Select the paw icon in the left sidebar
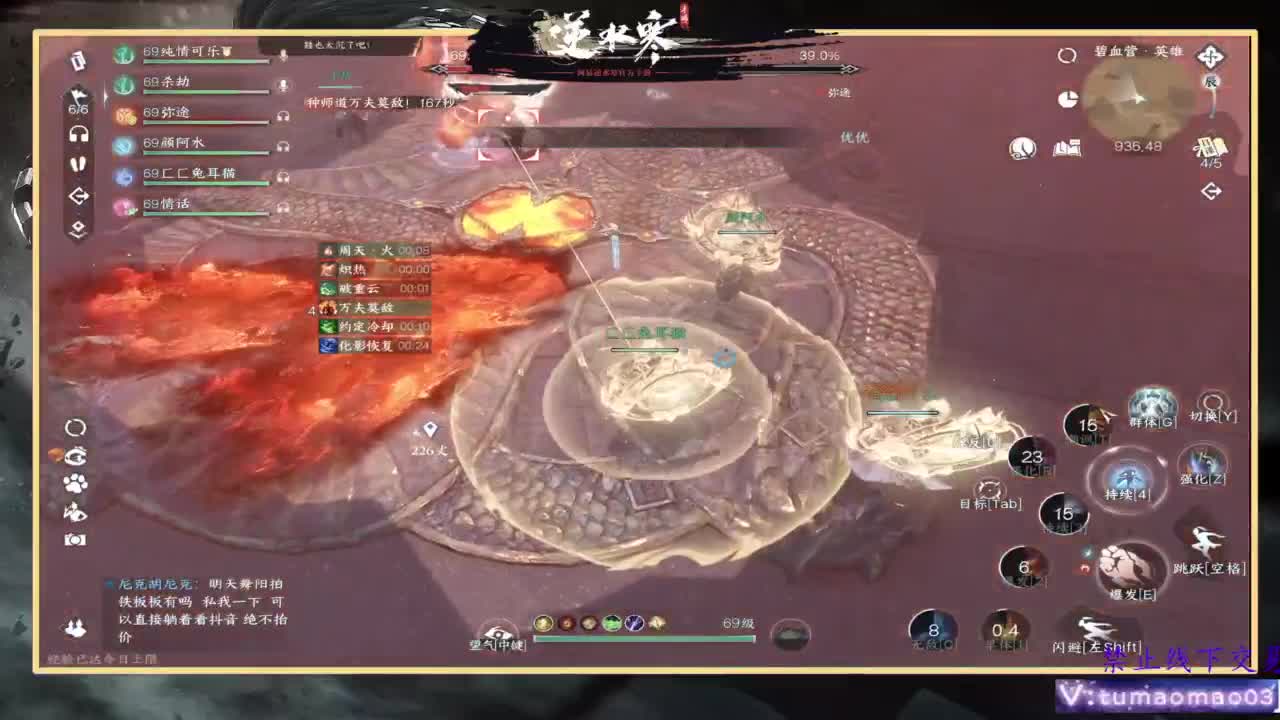Viewport: 1280px width, 720px height. click(75, 481)
